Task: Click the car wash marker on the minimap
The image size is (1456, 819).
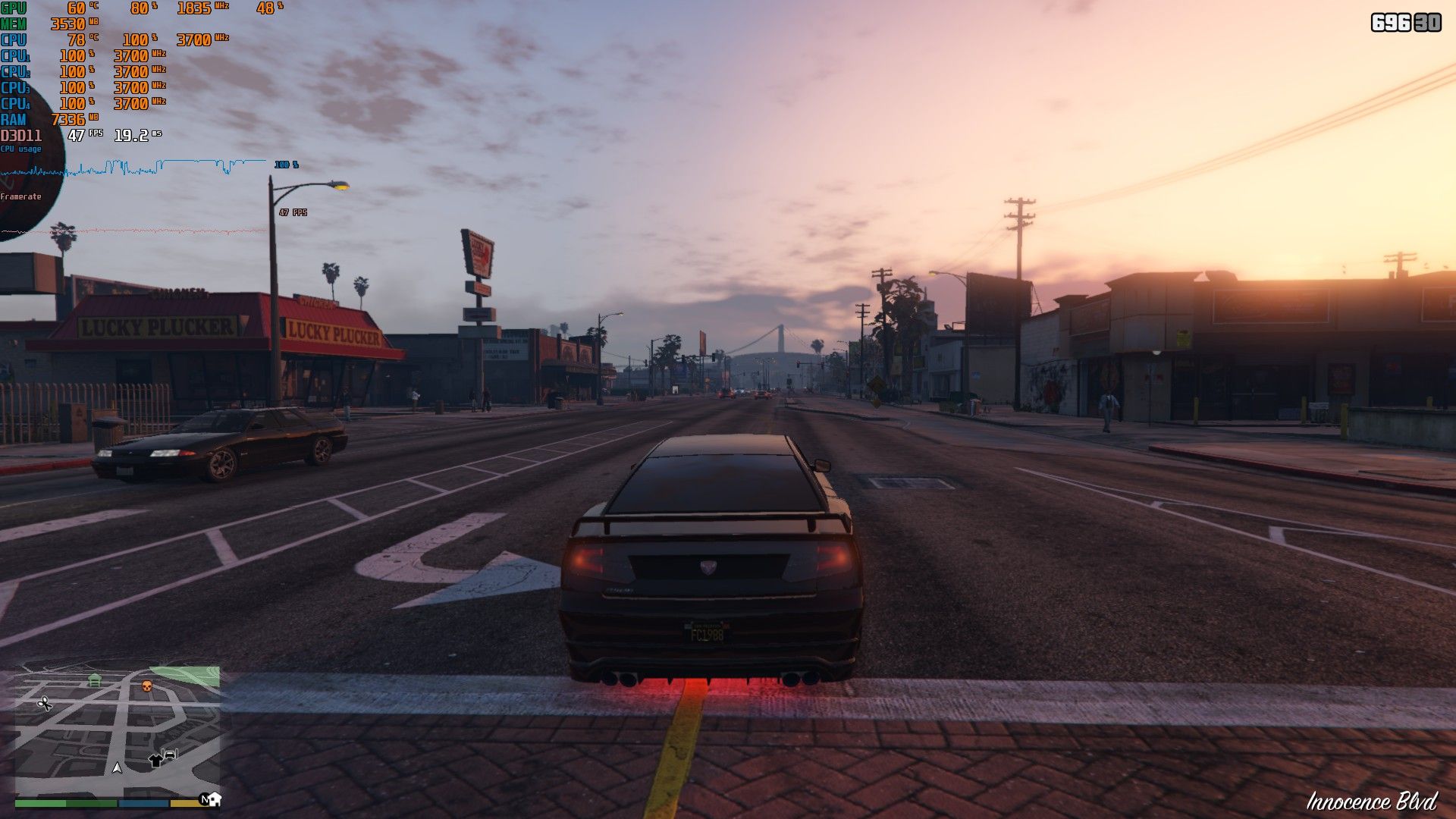Action: [x=171, y=754]
